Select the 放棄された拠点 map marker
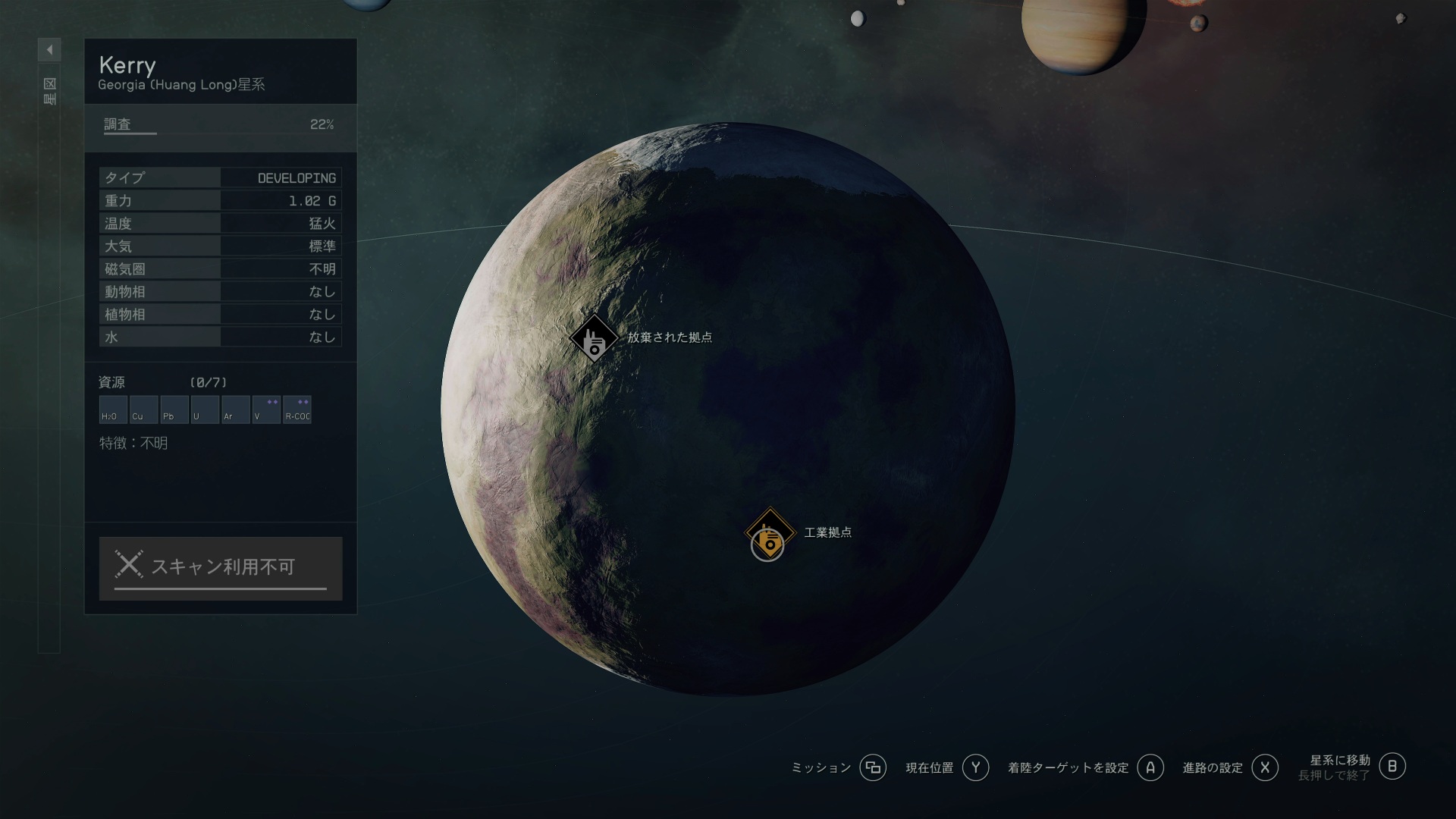Viewport: 1456px width, 819px height. [x=594, y=338]
